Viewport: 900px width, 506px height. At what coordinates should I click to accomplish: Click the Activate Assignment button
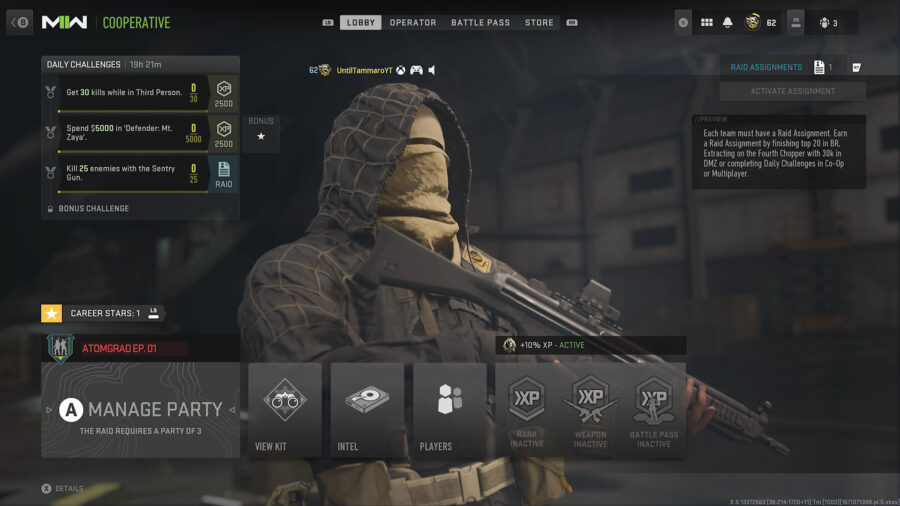pyautogui.click(x=793, y=91)
